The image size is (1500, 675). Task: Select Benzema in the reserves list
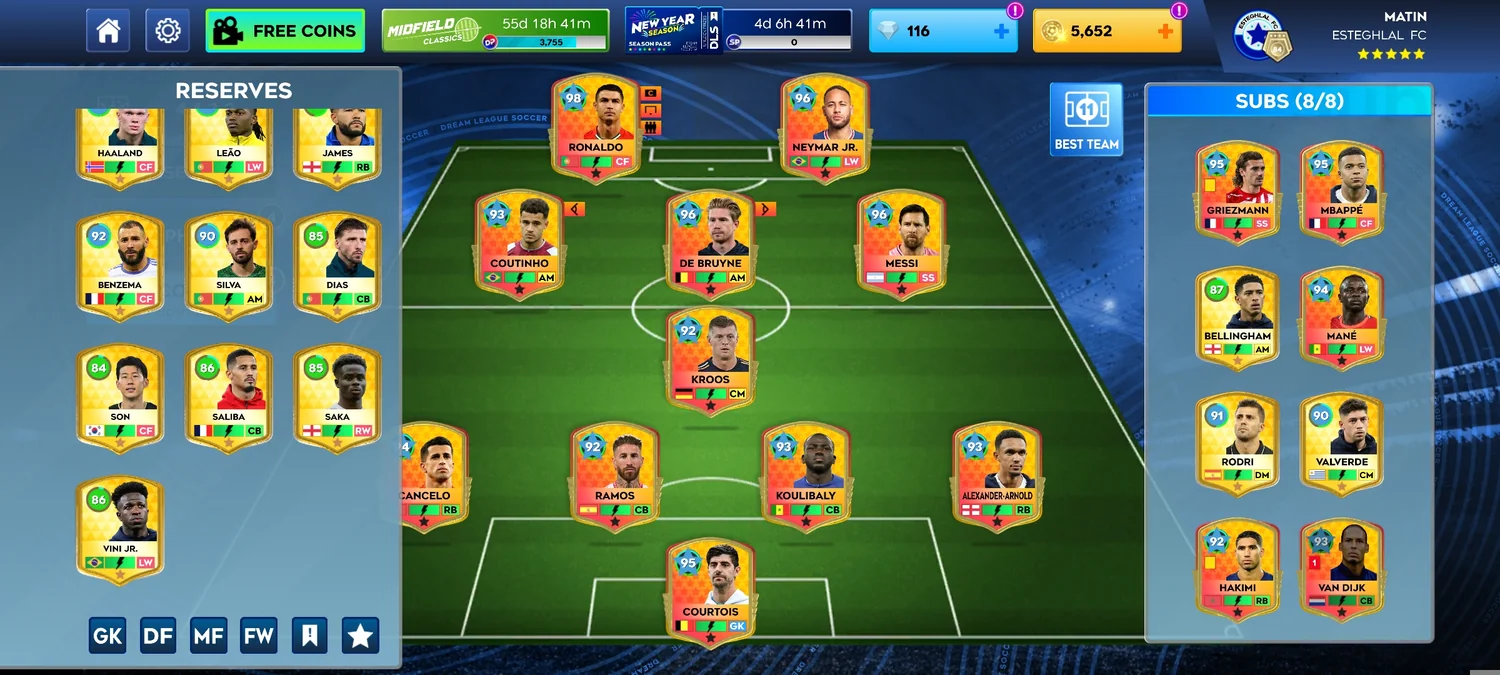[119, 264]
